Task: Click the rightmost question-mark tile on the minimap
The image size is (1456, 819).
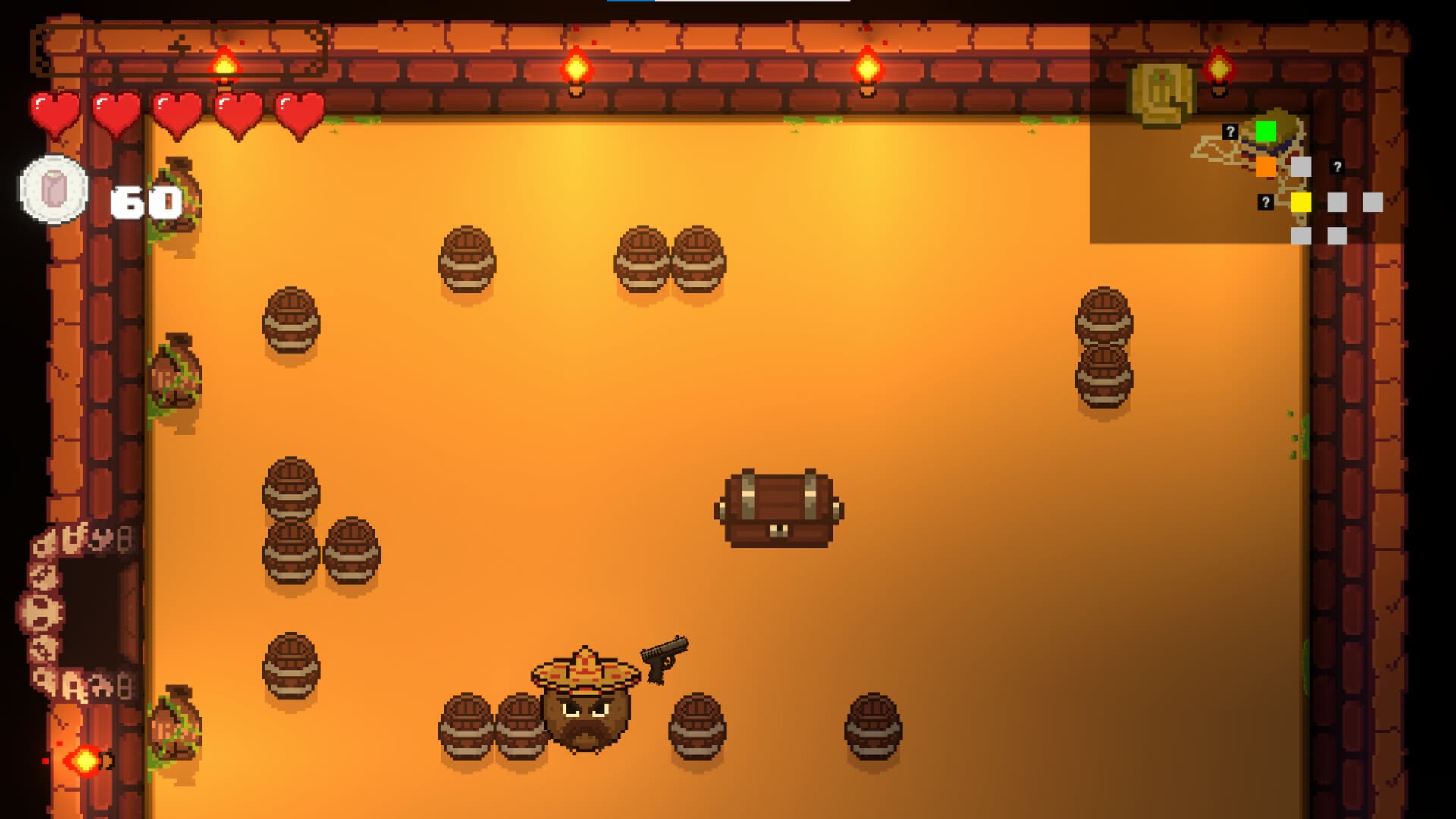Action: (1337, 167)
